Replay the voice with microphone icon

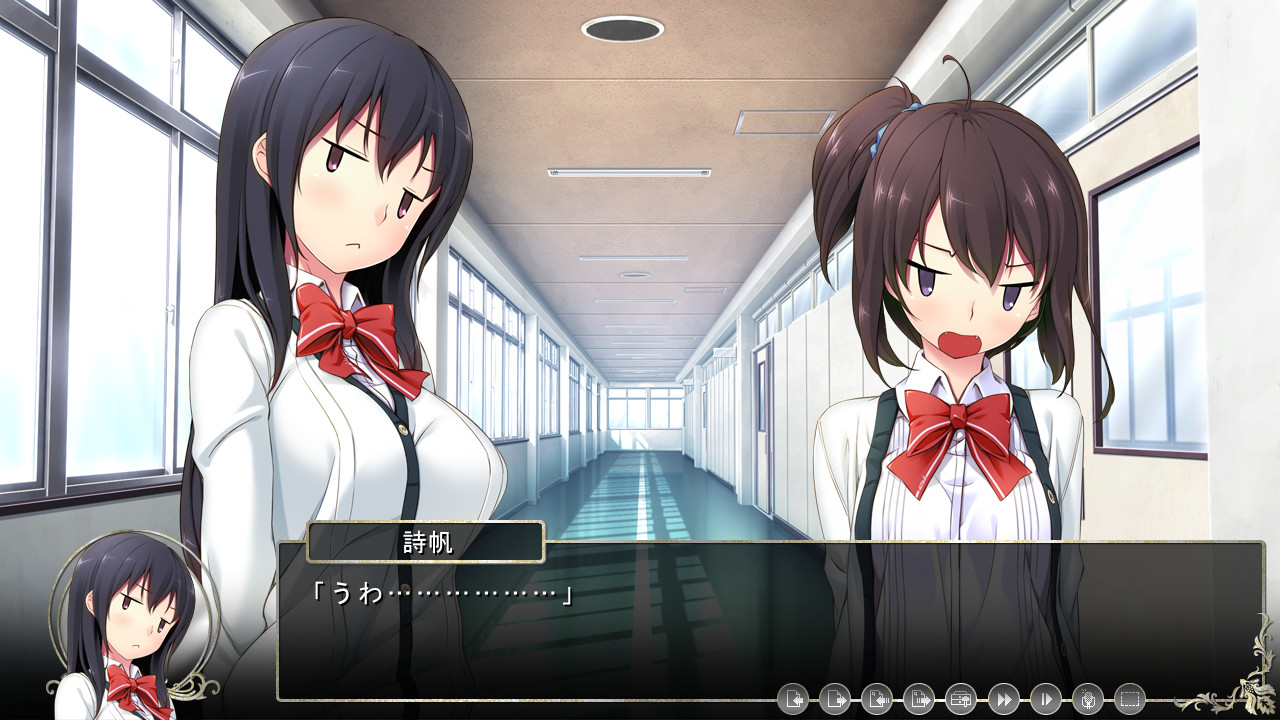pos(1087,699)
